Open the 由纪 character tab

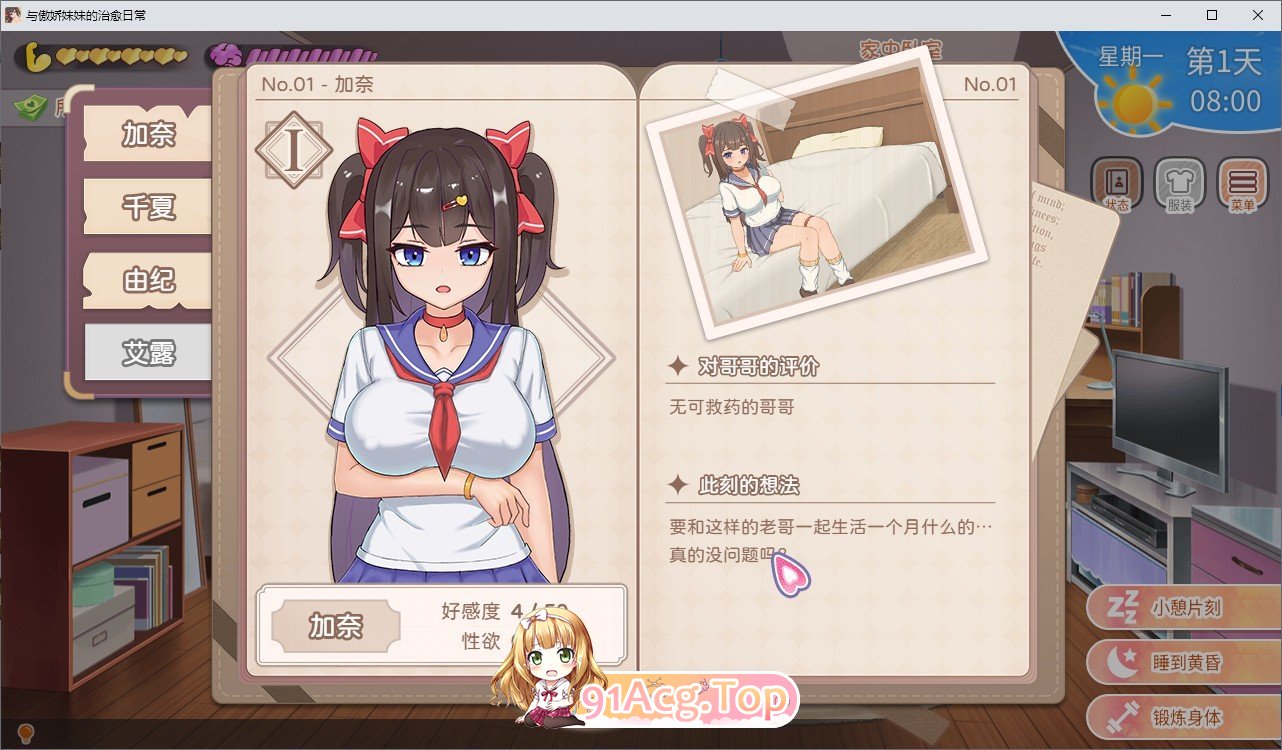(x=148, y=280)
